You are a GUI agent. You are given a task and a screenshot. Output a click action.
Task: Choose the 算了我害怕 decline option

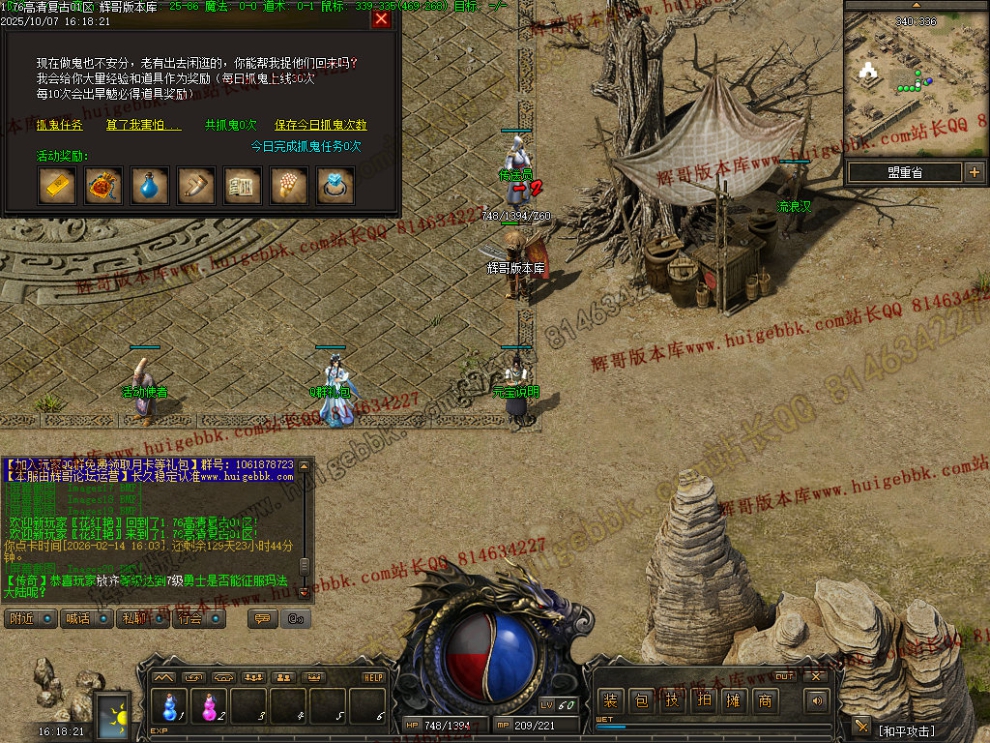144,126
